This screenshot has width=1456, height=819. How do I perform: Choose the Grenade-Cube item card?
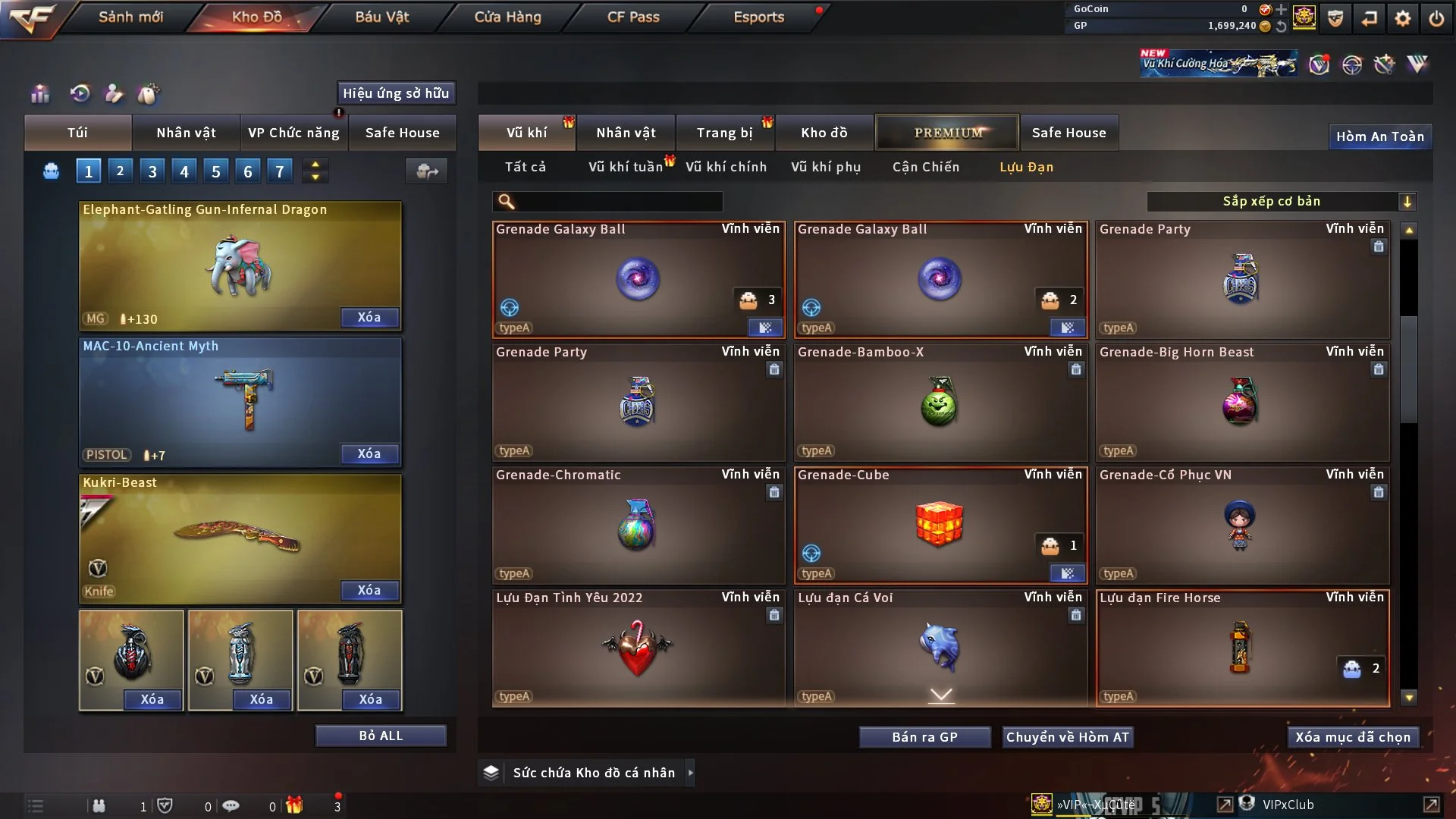(x=940, y=525)
